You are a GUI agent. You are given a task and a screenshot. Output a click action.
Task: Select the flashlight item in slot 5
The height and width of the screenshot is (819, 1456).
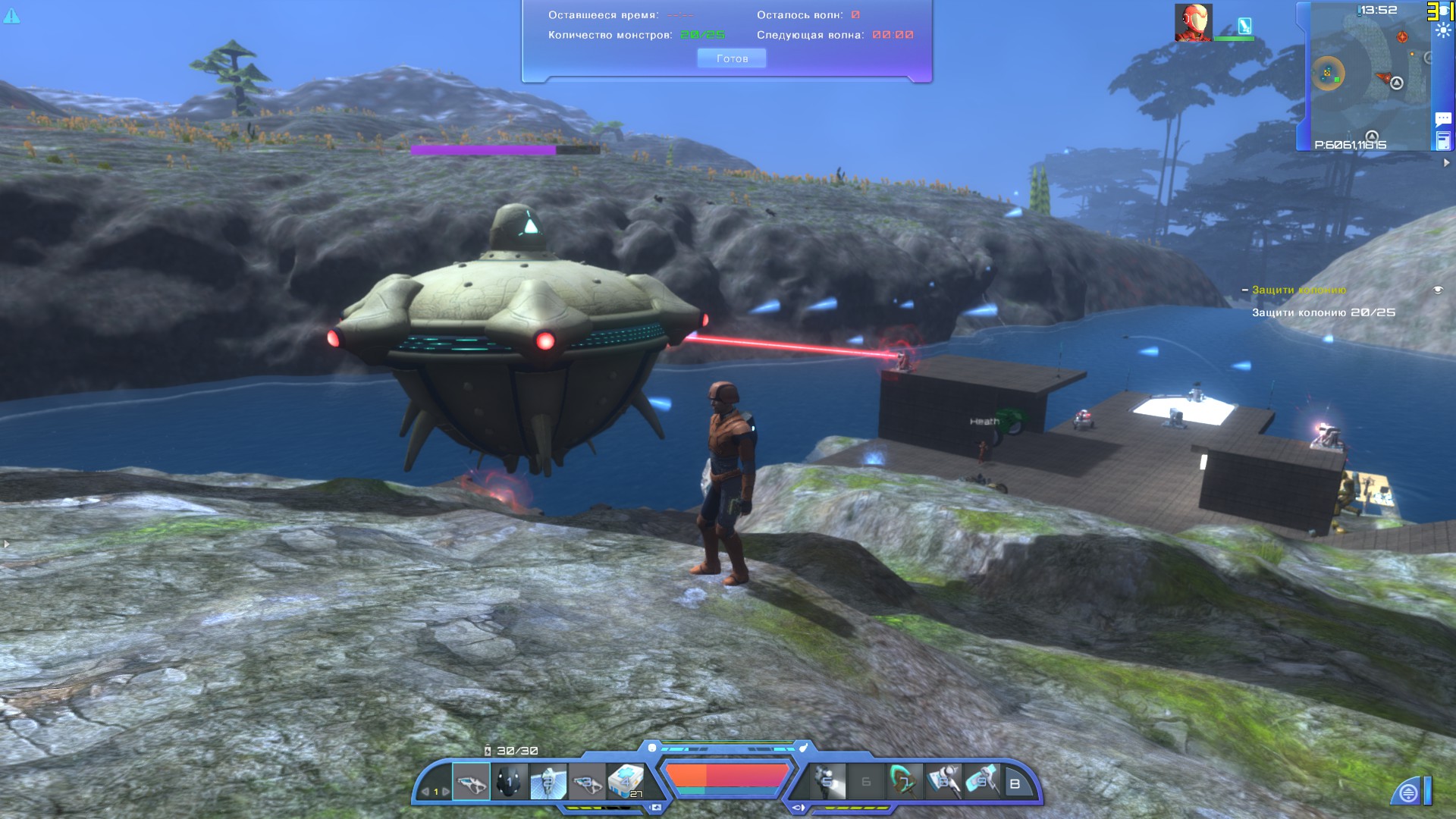pyautogui.click(x=827, y=781)
